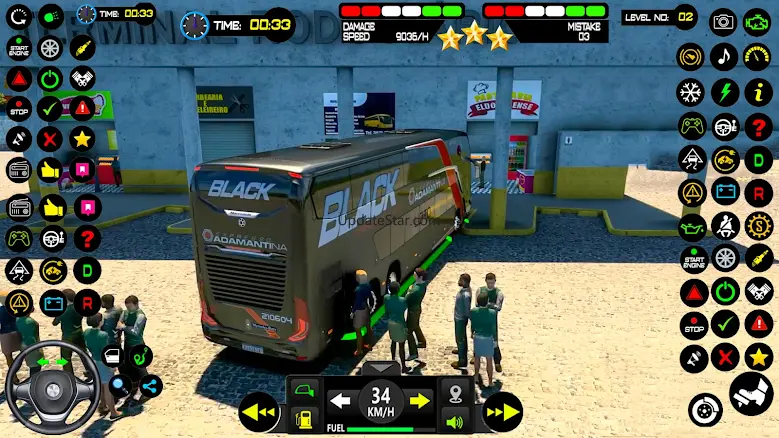Click the green lightning bolt icon
This screenshot has height=438, width=779.
point(726,93)
